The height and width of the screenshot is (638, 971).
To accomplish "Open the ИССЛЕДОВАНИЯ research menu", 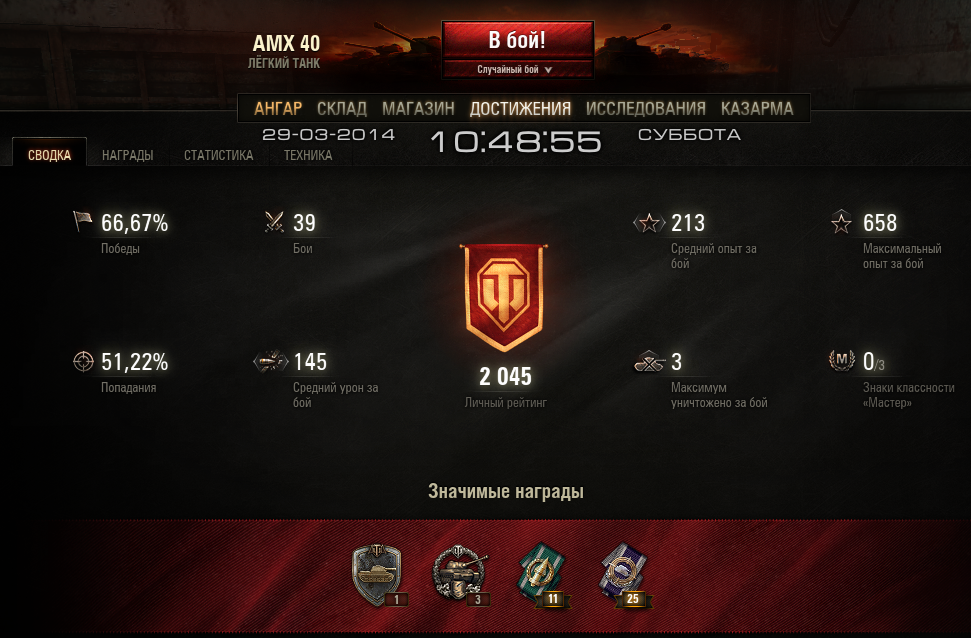I will click(x=645, y=109).
